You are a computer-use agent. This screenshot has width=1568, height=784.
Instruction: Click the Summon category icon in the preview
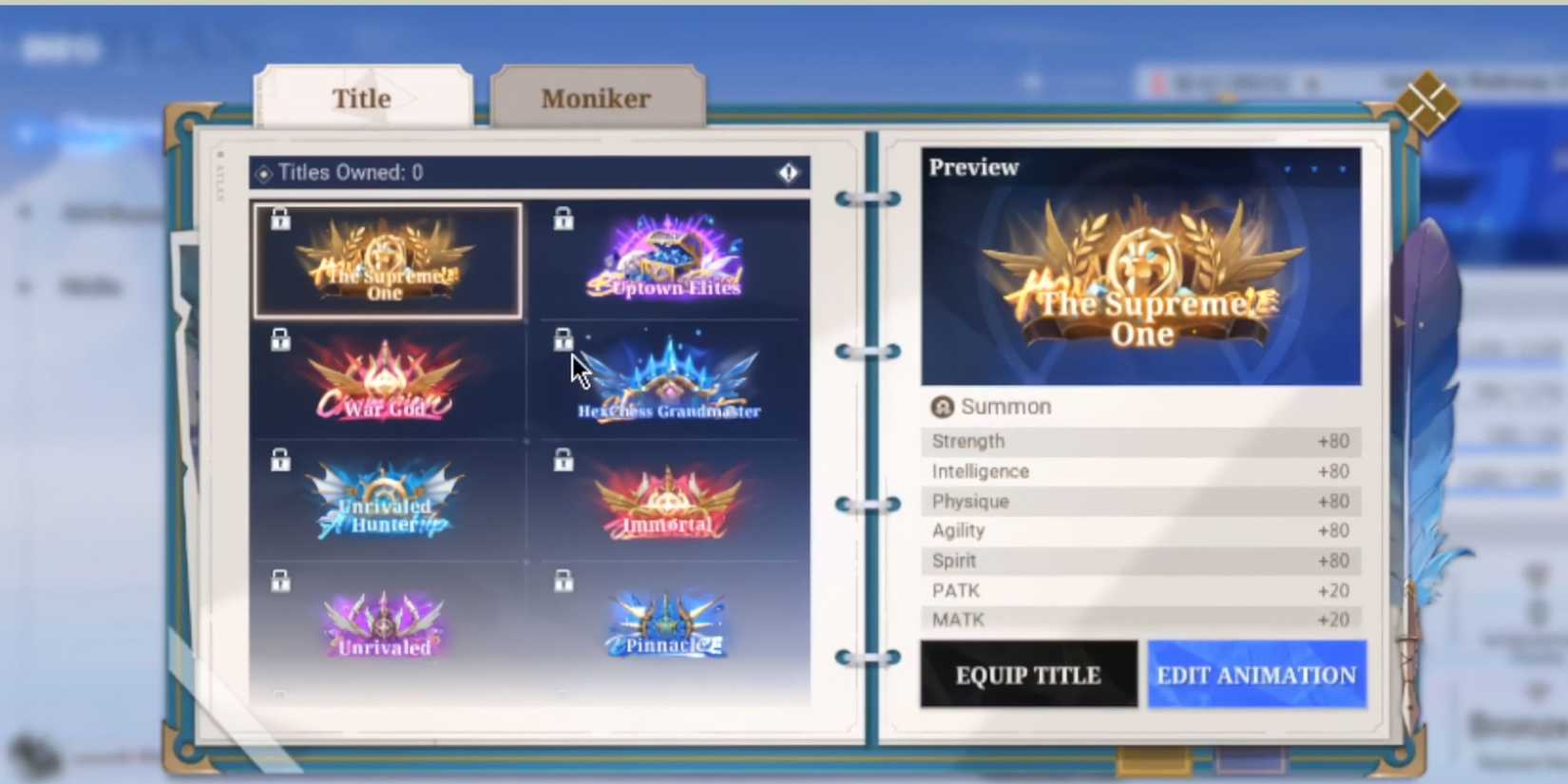tap(942, 407)
